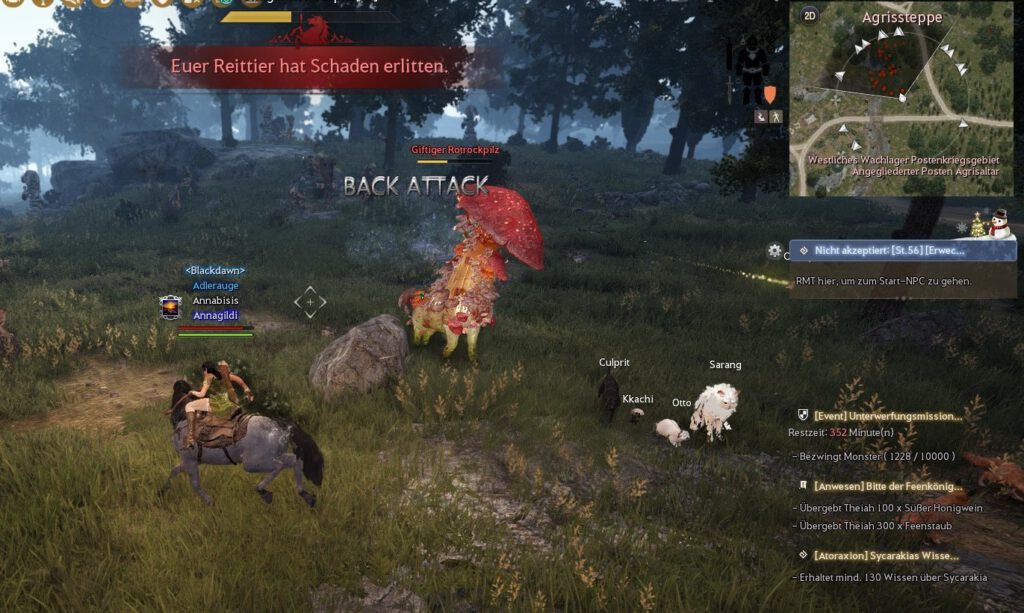The height and width of the screenshot is (613, 1024).
Task: Open the quest widget gear settings
Action: (774, 251)
